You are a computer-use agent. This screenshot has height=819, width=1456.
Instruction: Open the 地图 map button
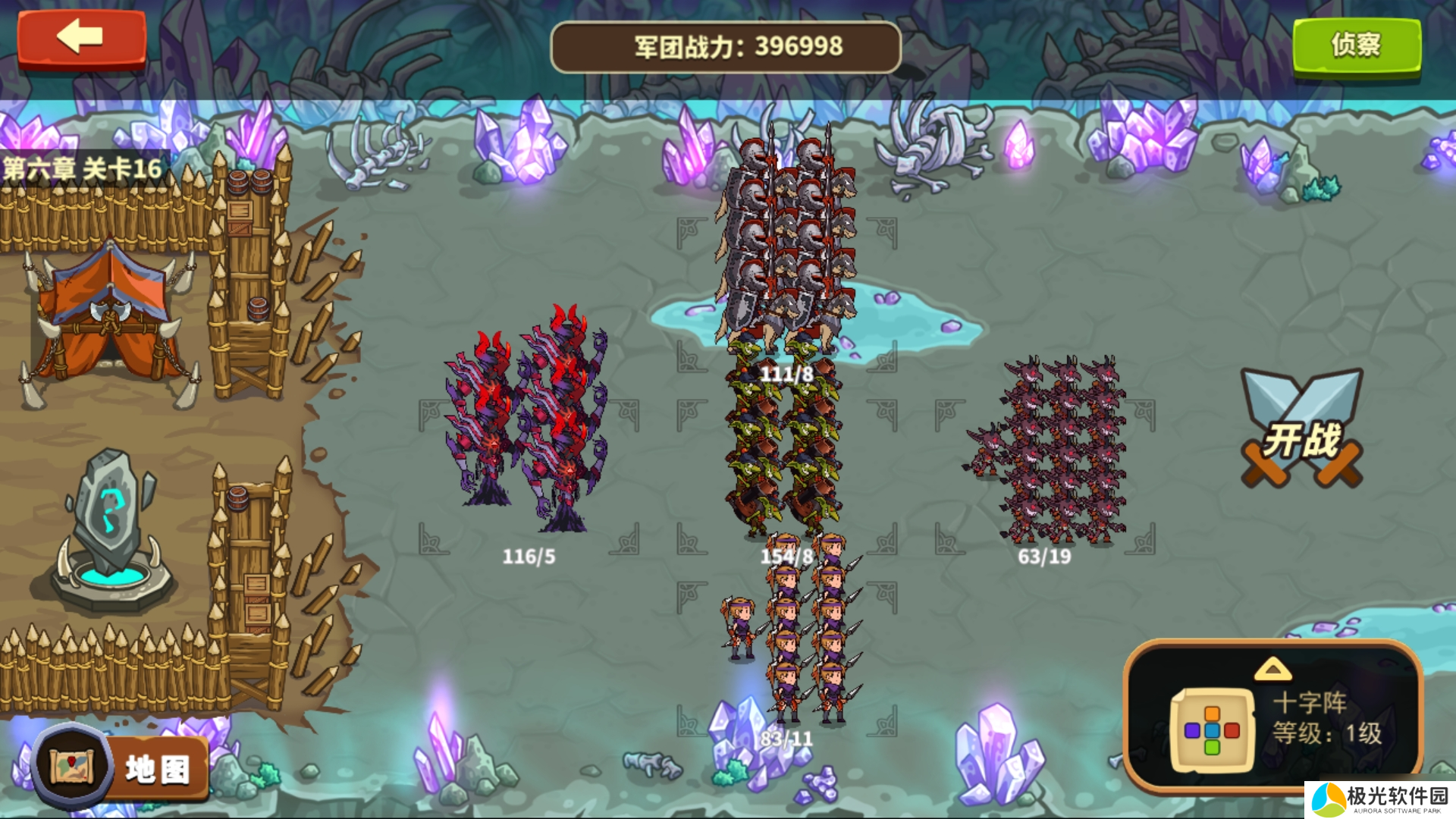[121, 767]
